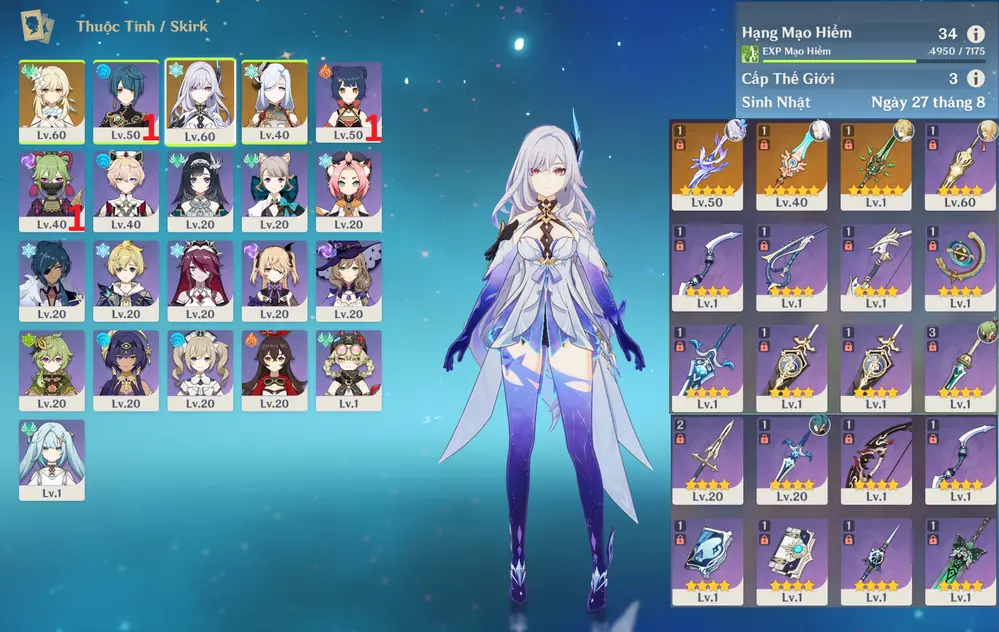Pick the Barbara twin-tail character card
This screenshot has height=632, width=999.
(x=200, y=370)
